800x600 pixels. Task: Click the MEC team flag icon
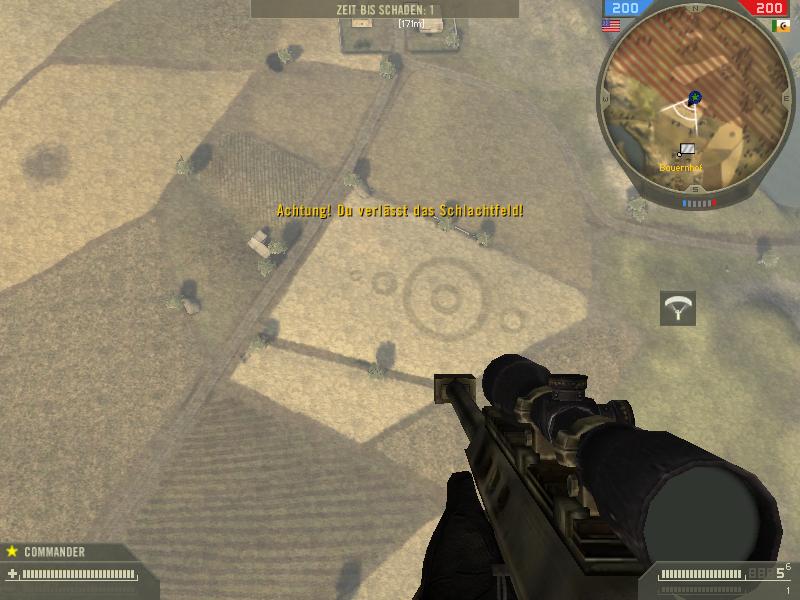(x=781, y=26)
